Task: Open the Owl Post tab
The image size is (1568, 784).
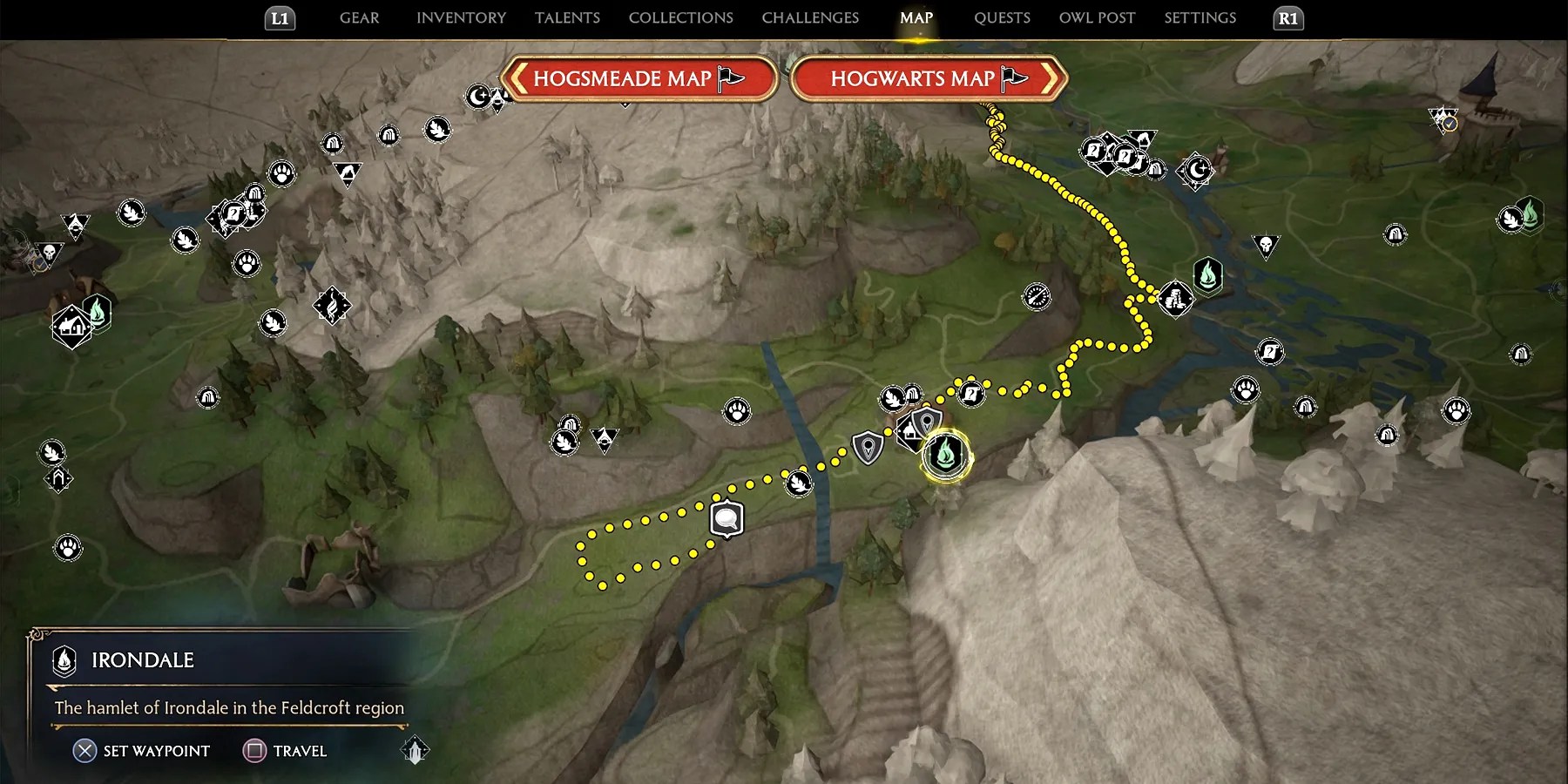Action: [1097, 17]
